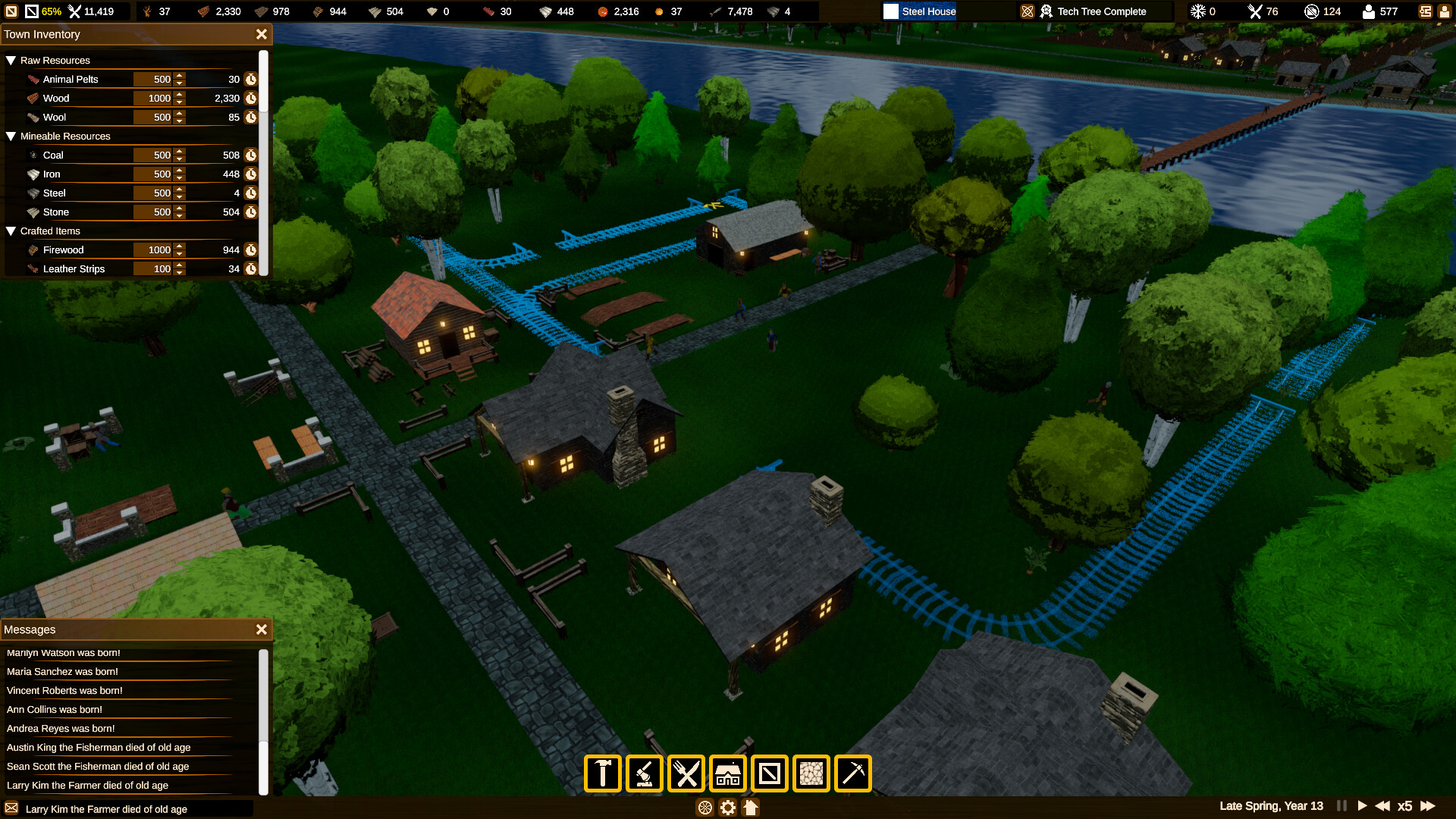Open the axe woodcutting tool

[x=644, y=773]
